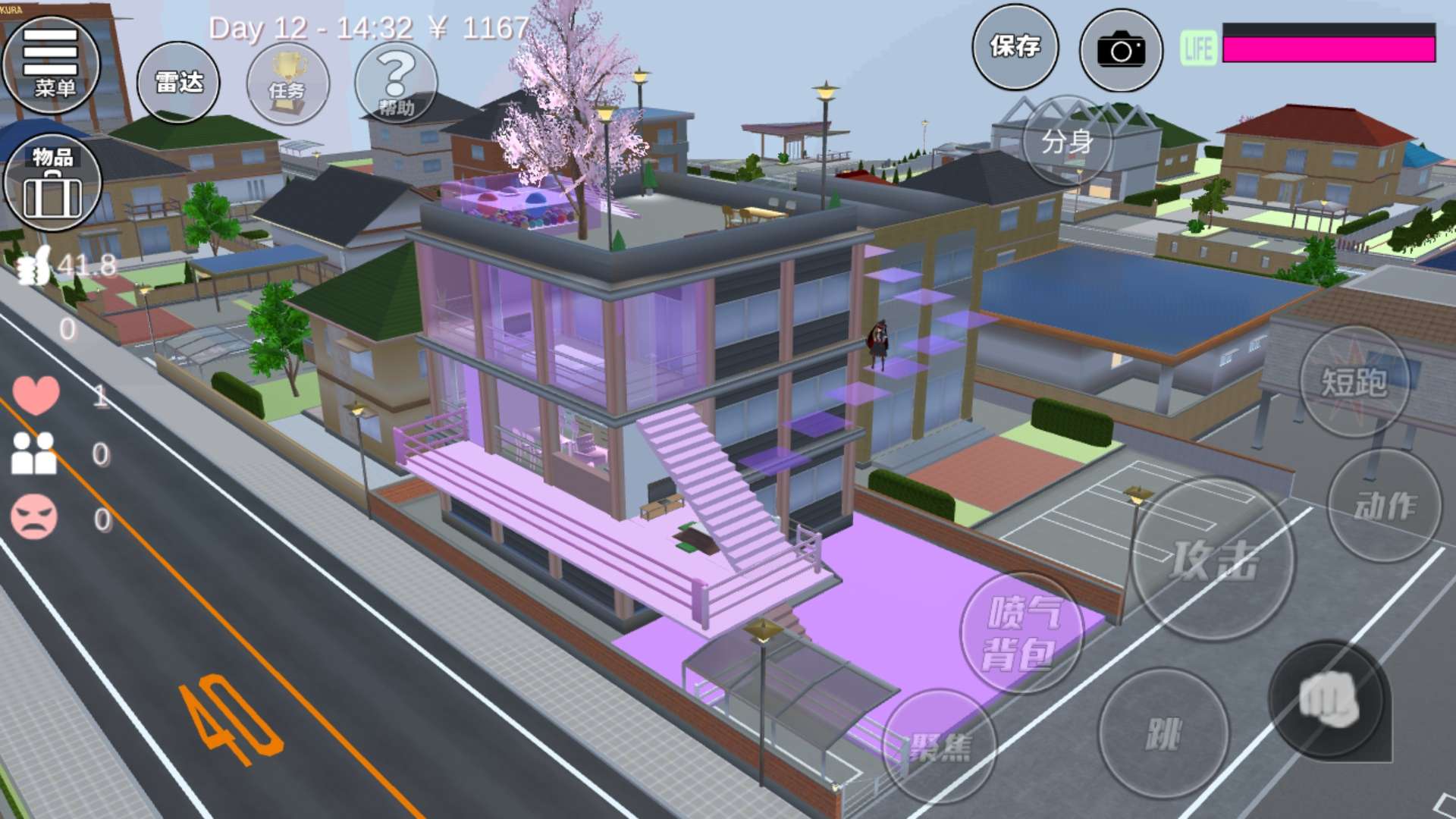Activate the 分身 clone button
The height and width of the screenshot is (819, 1456).
coord(1067,142)
